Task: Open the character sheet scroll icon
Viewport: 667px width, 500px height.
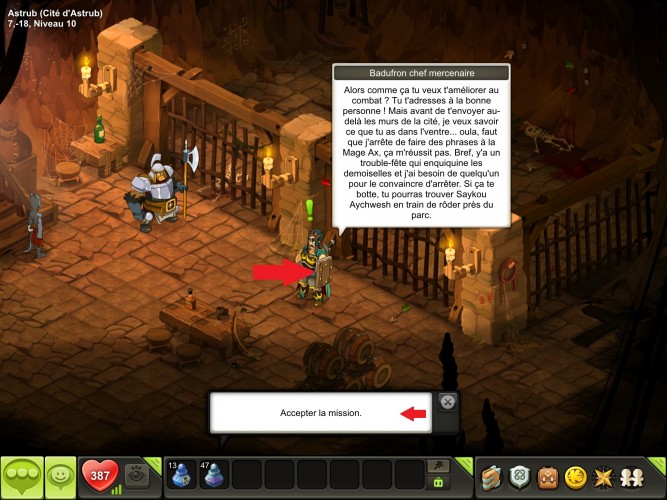Action: click(x=491, y=477)
